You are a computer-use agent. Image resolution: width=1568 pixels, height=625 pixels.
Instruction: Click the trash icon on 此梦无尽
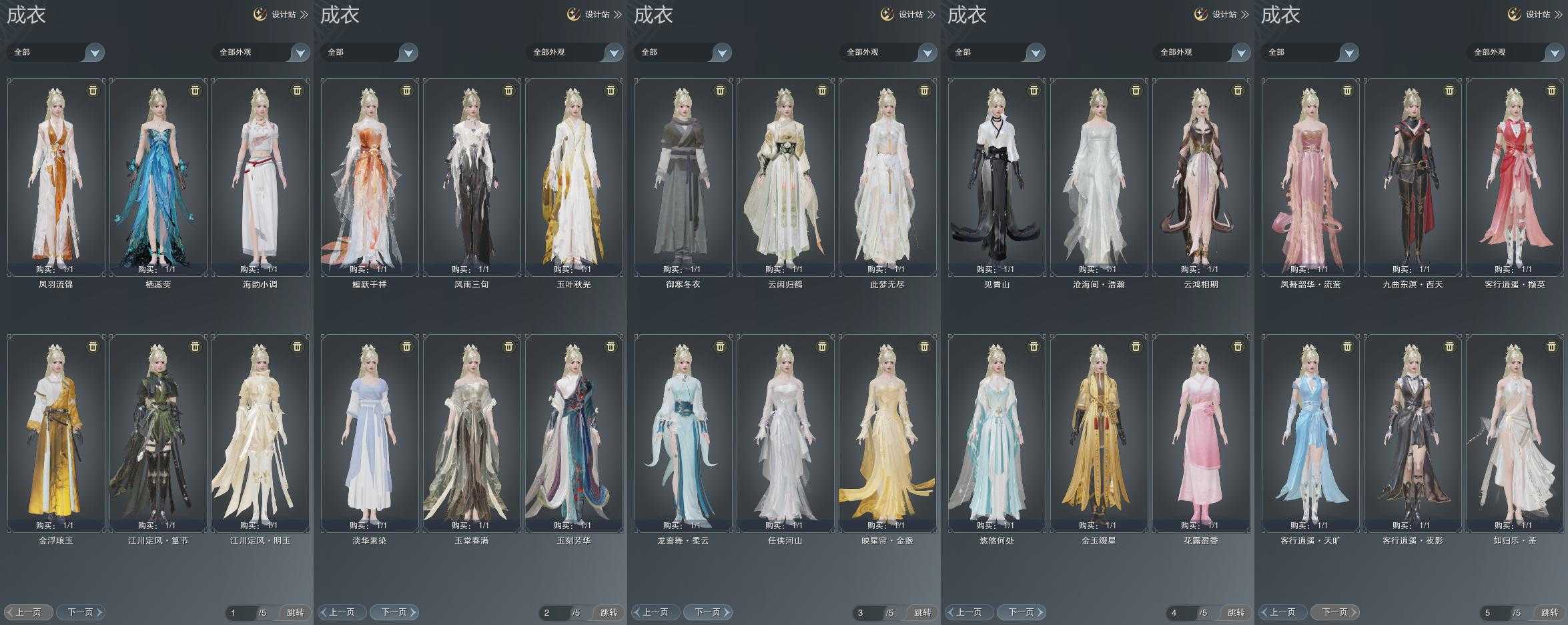point(924,90)
